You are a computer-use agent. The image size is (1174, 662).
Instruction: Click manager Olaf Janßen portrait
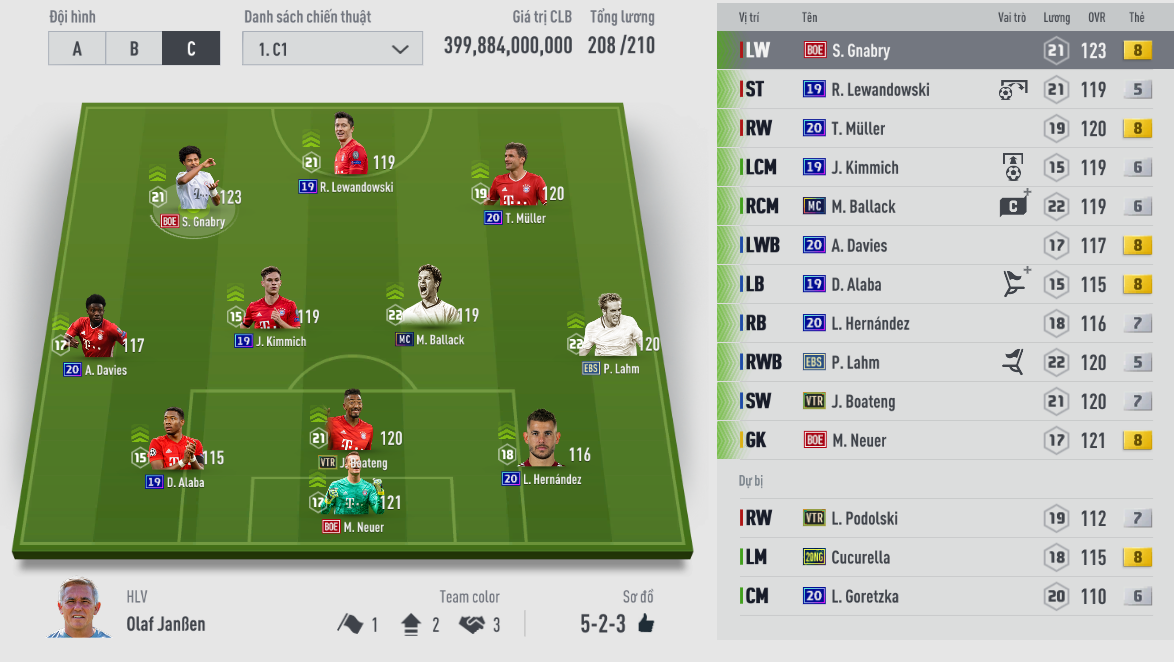point(79,607)
